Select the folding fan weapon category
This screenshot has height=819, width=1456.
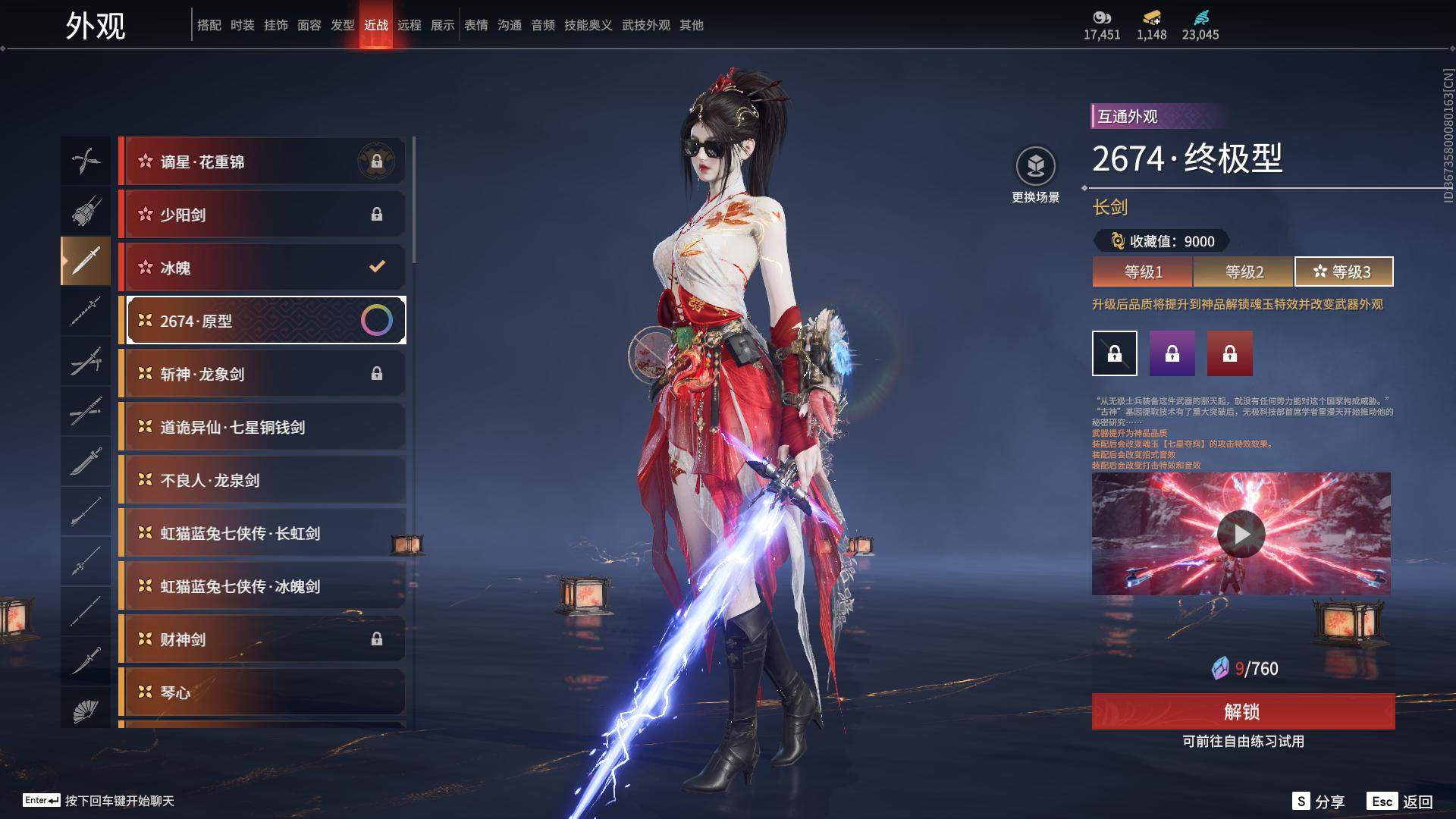(x=86, y=711)
